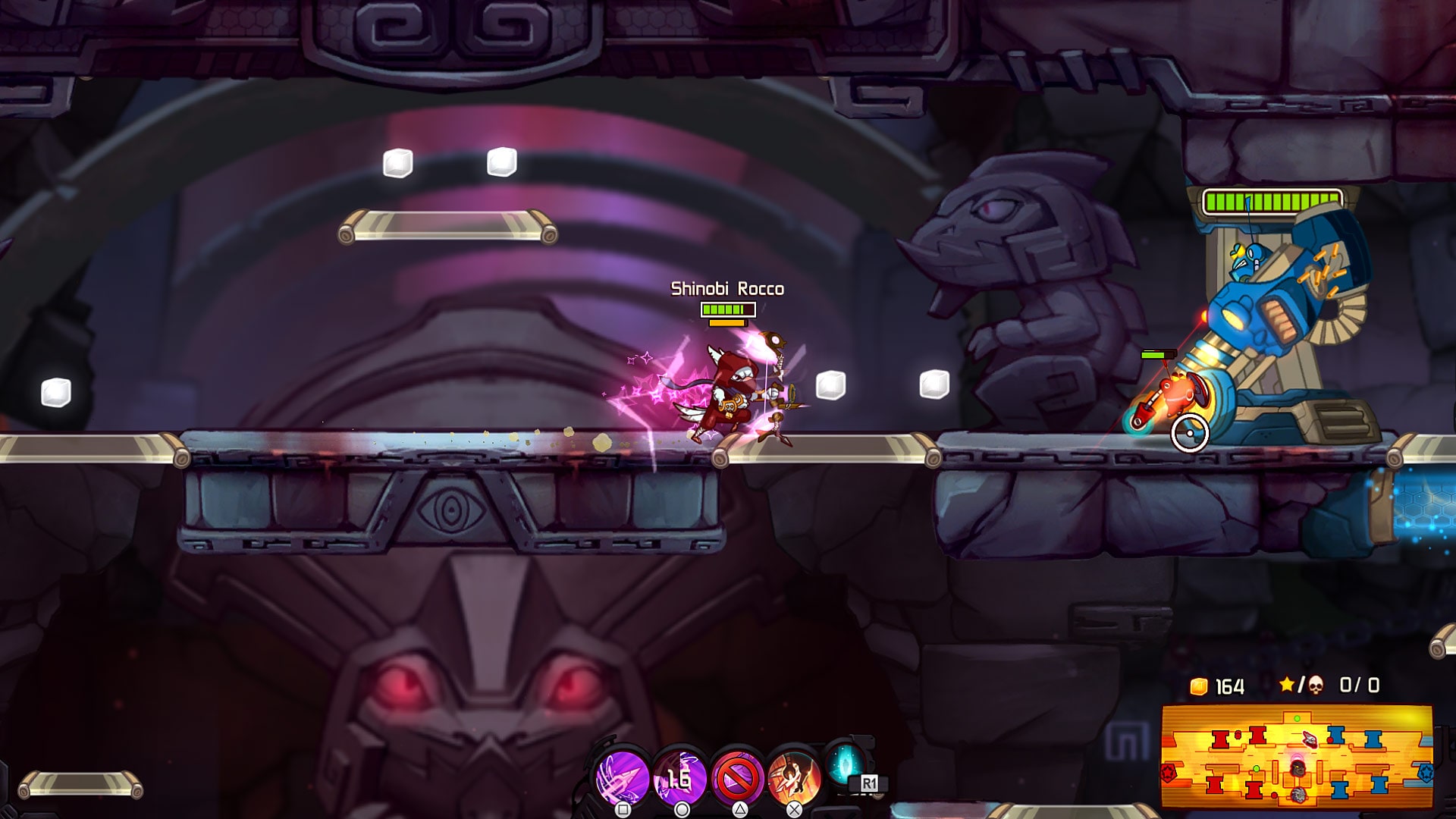Click the Triangle button prompt below the blocked ability
This screenshot has height=819, width=1456.
click(x=739, y=810)
